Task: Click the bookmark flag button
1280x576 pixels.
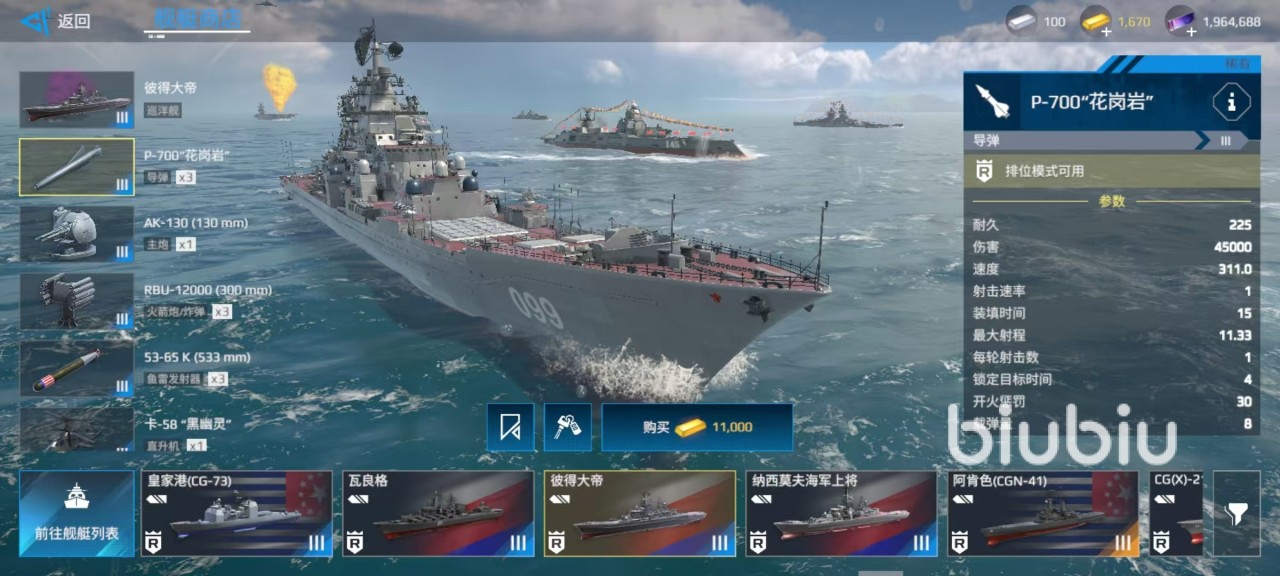Action: coord(510,427)
